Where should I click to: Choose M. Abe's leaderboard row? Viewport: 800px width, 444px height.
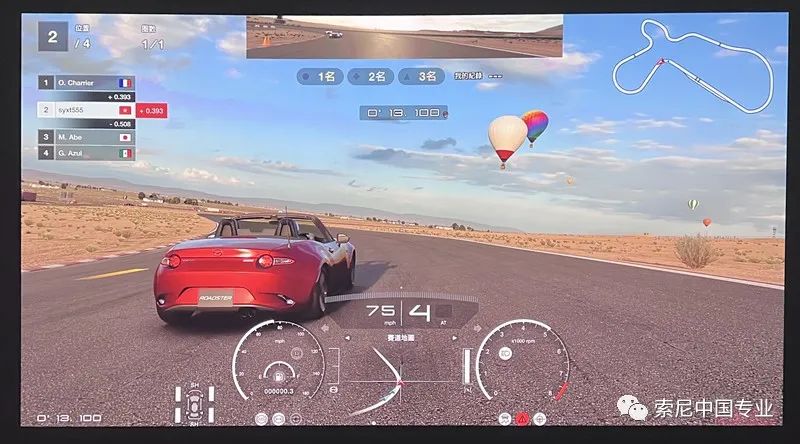click(85, 137)
